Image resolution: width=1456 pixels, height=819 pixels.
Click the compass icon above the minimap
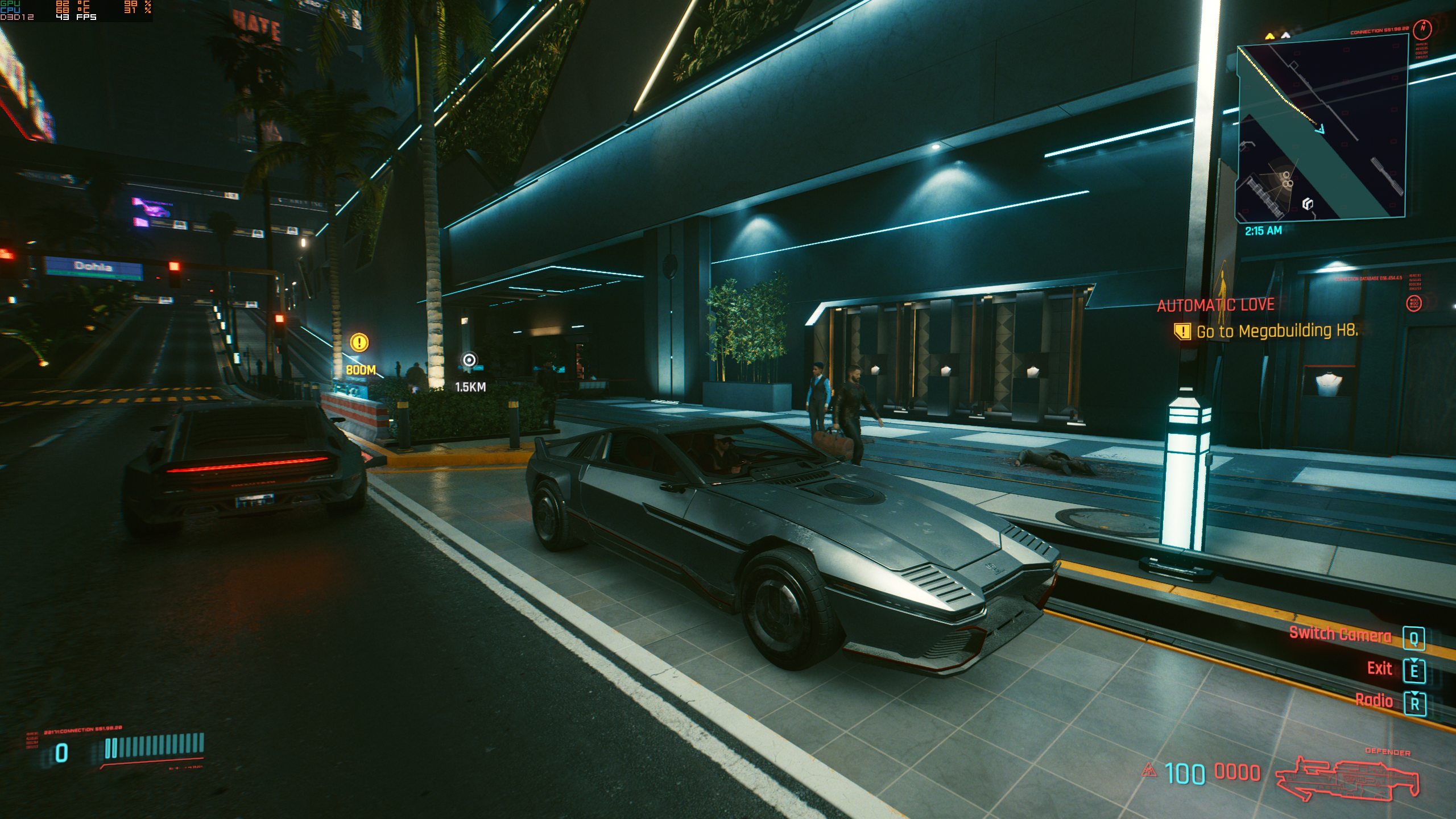[x=1422, y=28]
